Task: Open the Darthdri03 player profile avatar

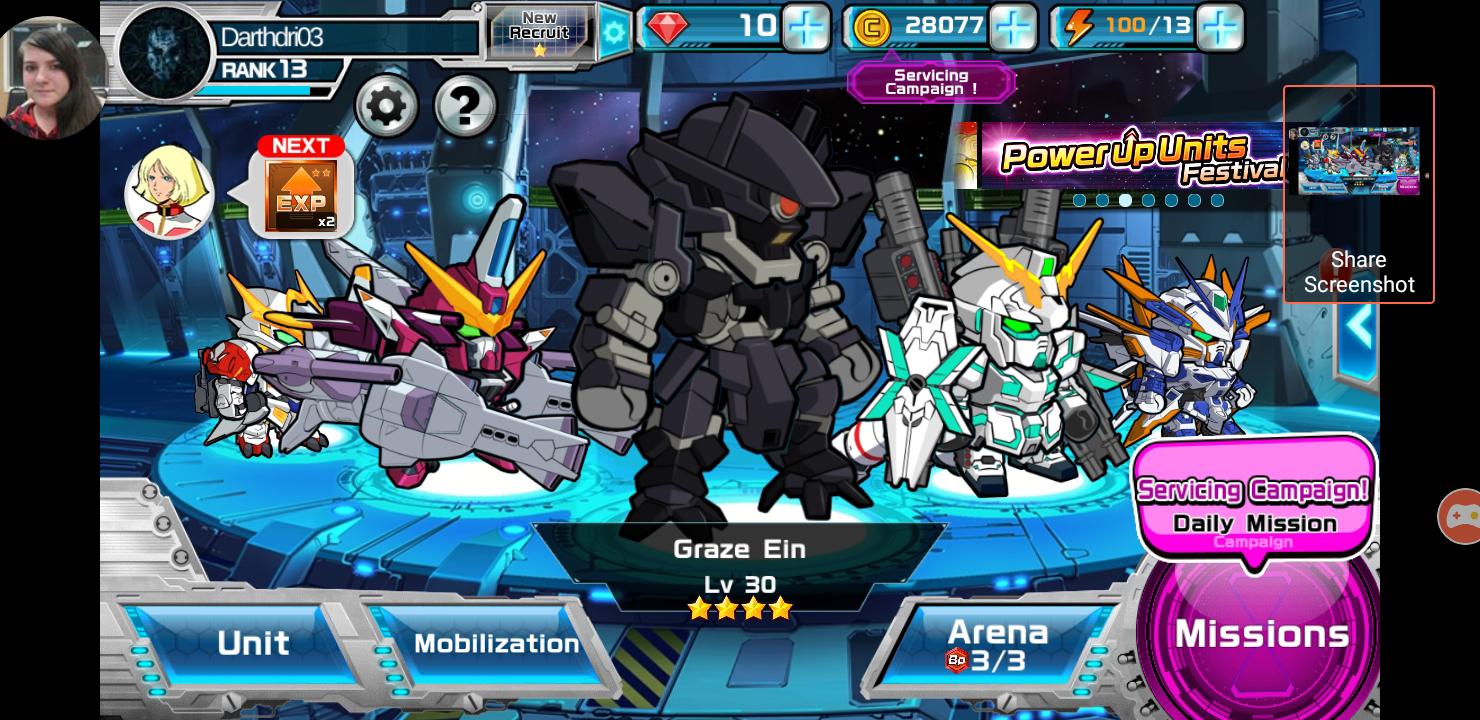Action: (164, 53)
